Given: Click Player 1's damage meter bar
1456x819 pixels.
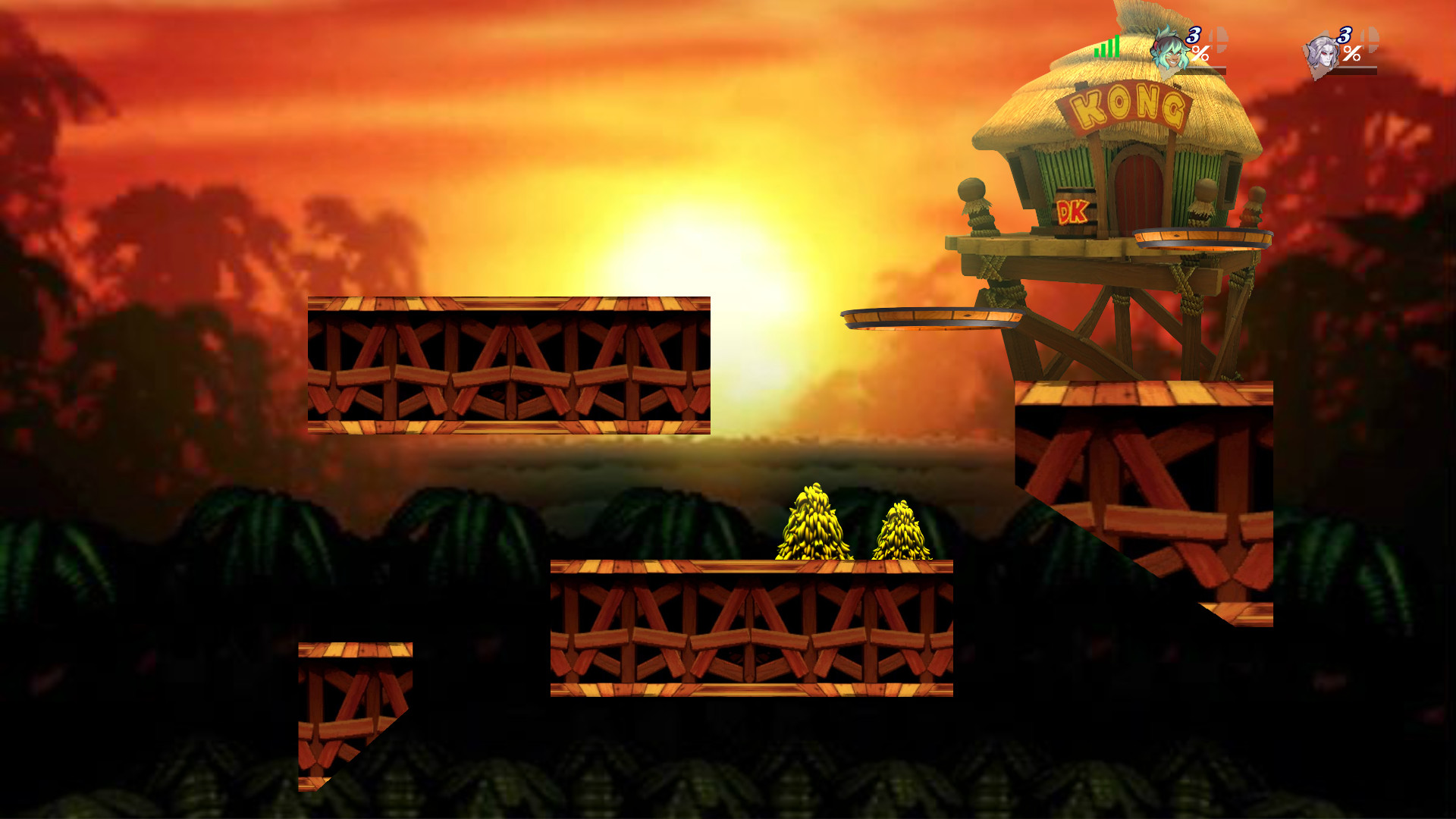Looking at the screenshot, I should (1206, 69).
